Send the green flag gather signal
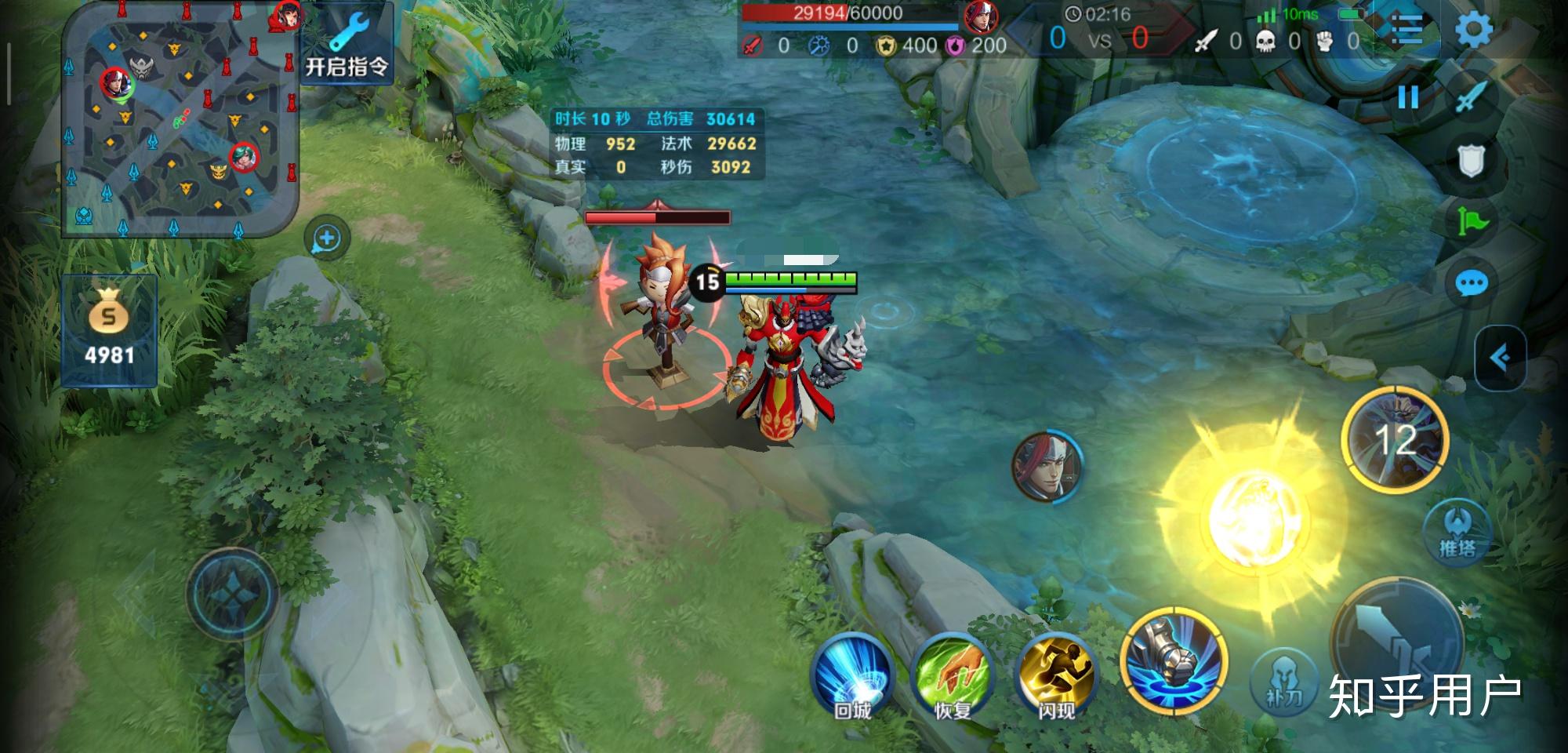The width and height of the screenshot is (1568, 753). (x=1472, y=222)
